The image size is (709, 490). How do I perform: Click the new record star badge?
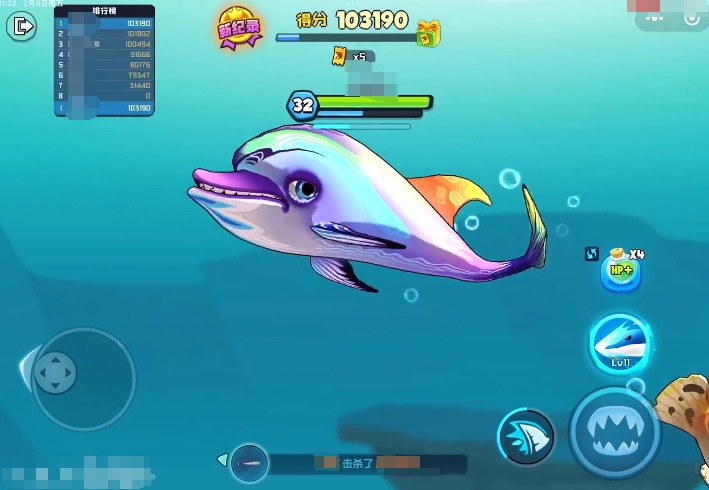tap(238, 27)
